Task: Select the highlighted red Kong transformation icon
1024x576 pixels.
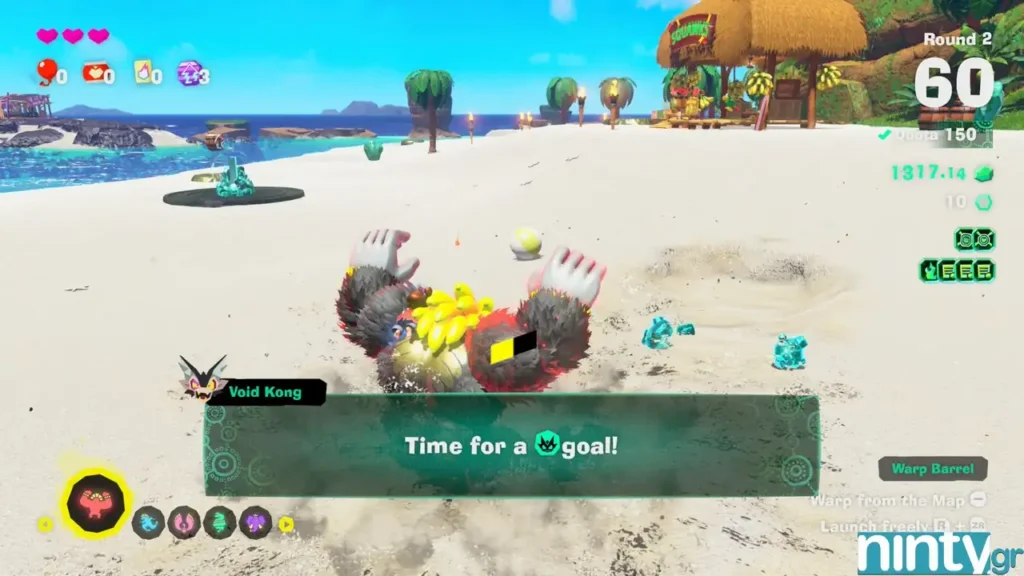Action: pyautogui.click(x=97, y=502)
